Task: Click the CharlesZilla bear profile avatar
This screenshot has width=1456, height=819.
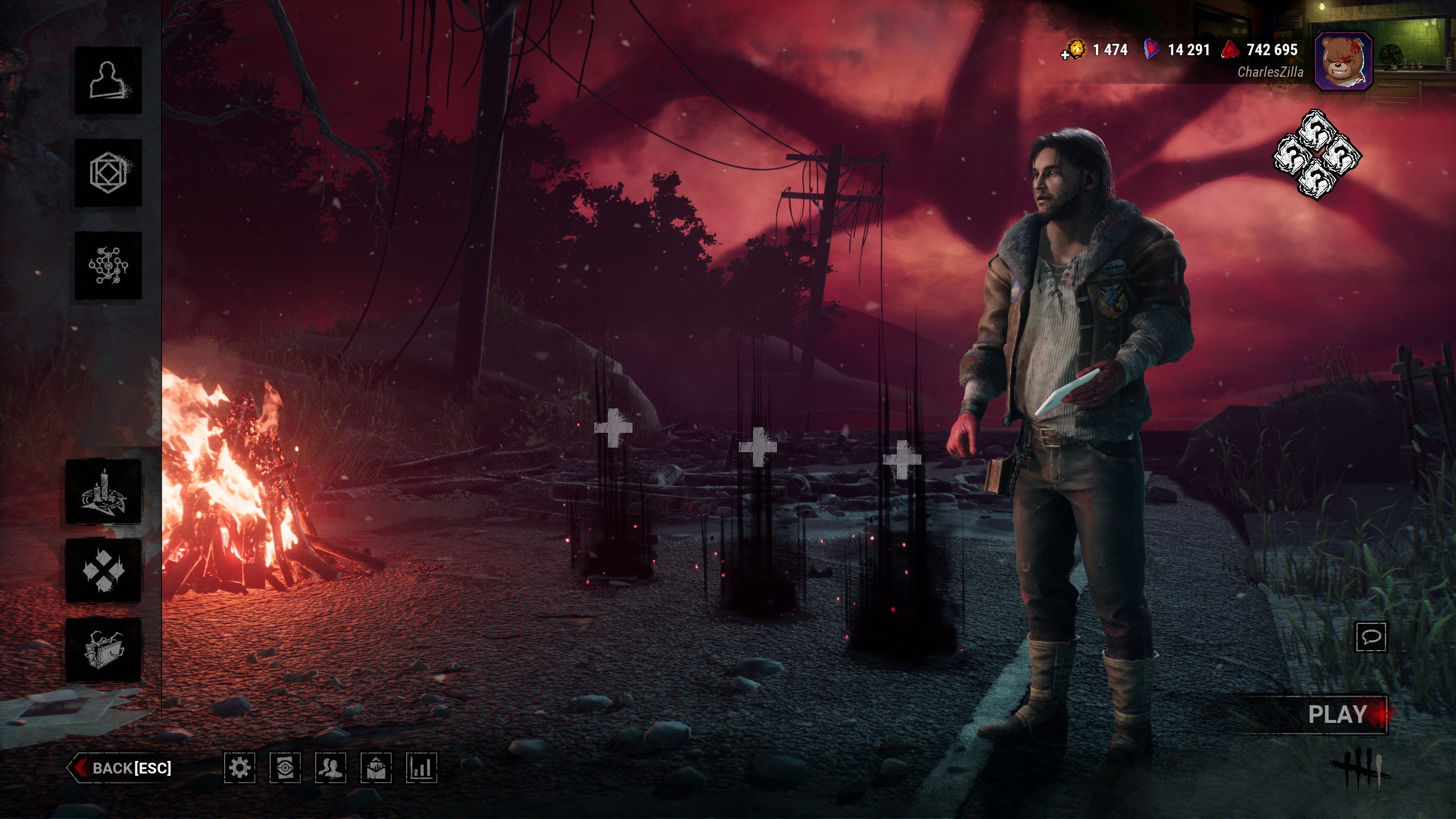Action: click(1343, 61)
